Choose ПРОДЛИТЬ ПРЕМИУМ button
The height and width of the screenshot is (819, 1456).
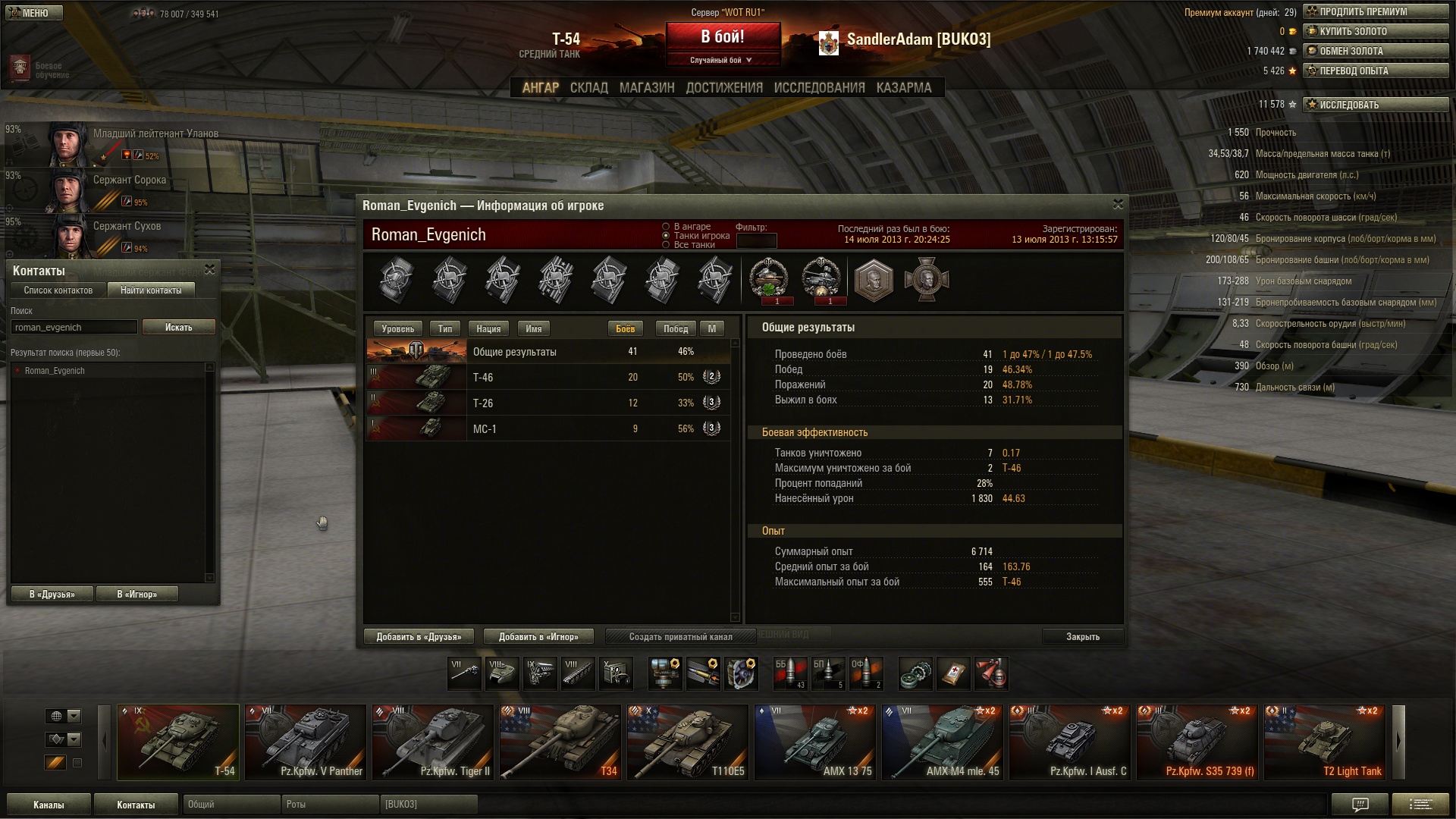point(1375,11)
